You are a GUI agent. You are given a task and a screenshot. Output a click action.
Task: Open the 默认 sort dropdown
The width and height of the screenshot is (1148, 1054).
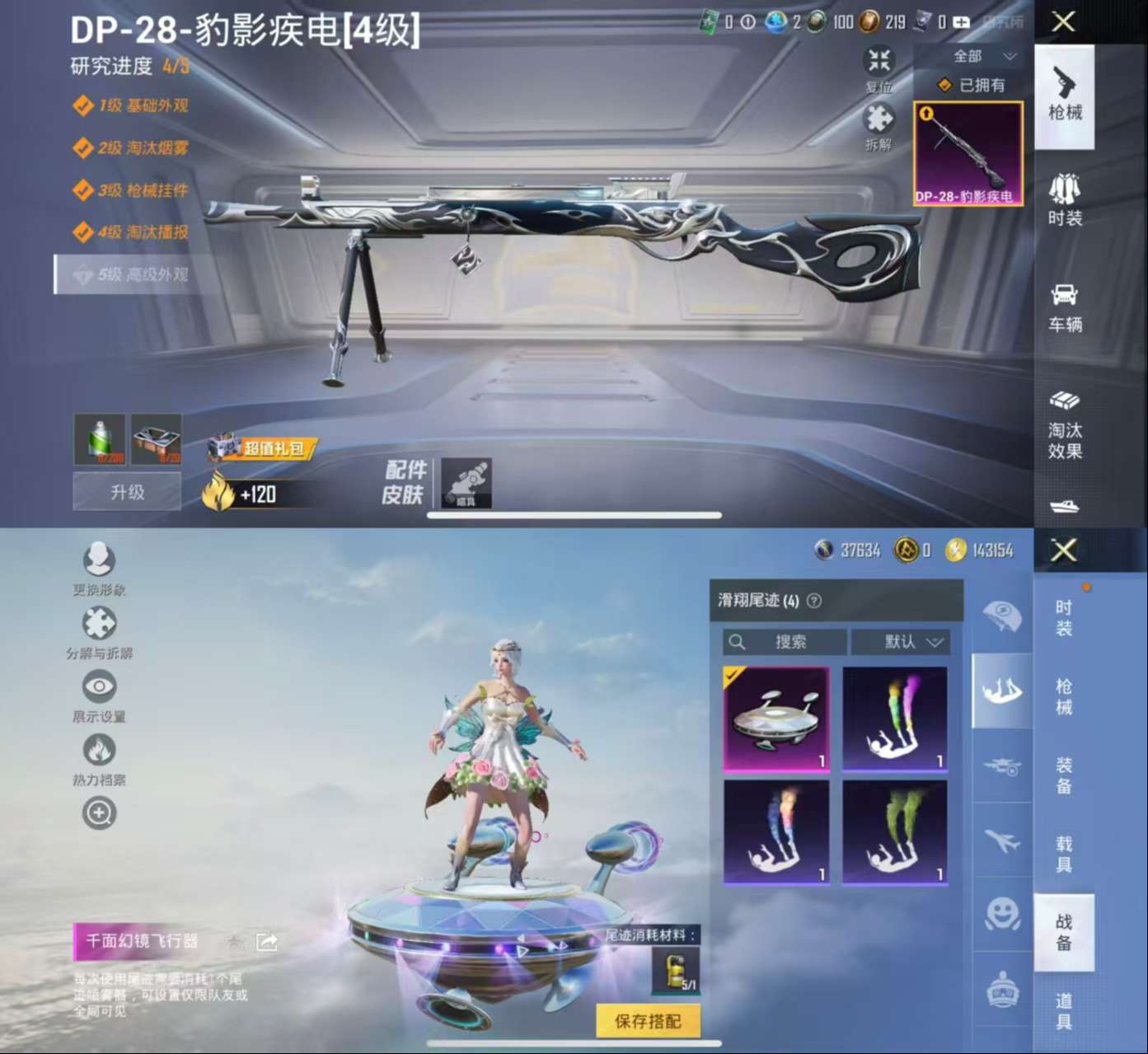click(x=901, y=643)
